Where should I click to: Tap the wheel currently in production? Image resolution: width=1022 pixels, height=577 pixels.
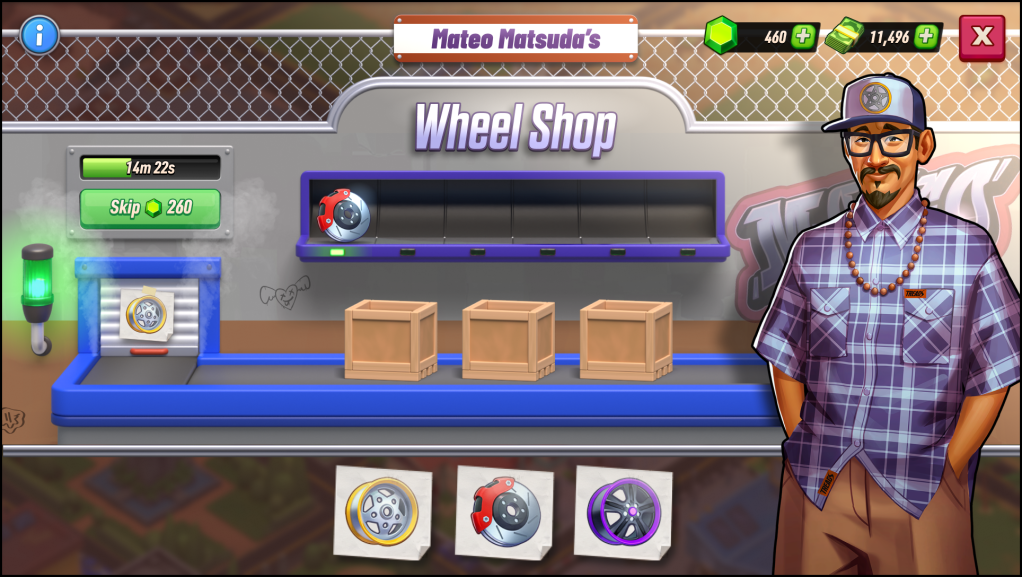click(x=148, y=313)
